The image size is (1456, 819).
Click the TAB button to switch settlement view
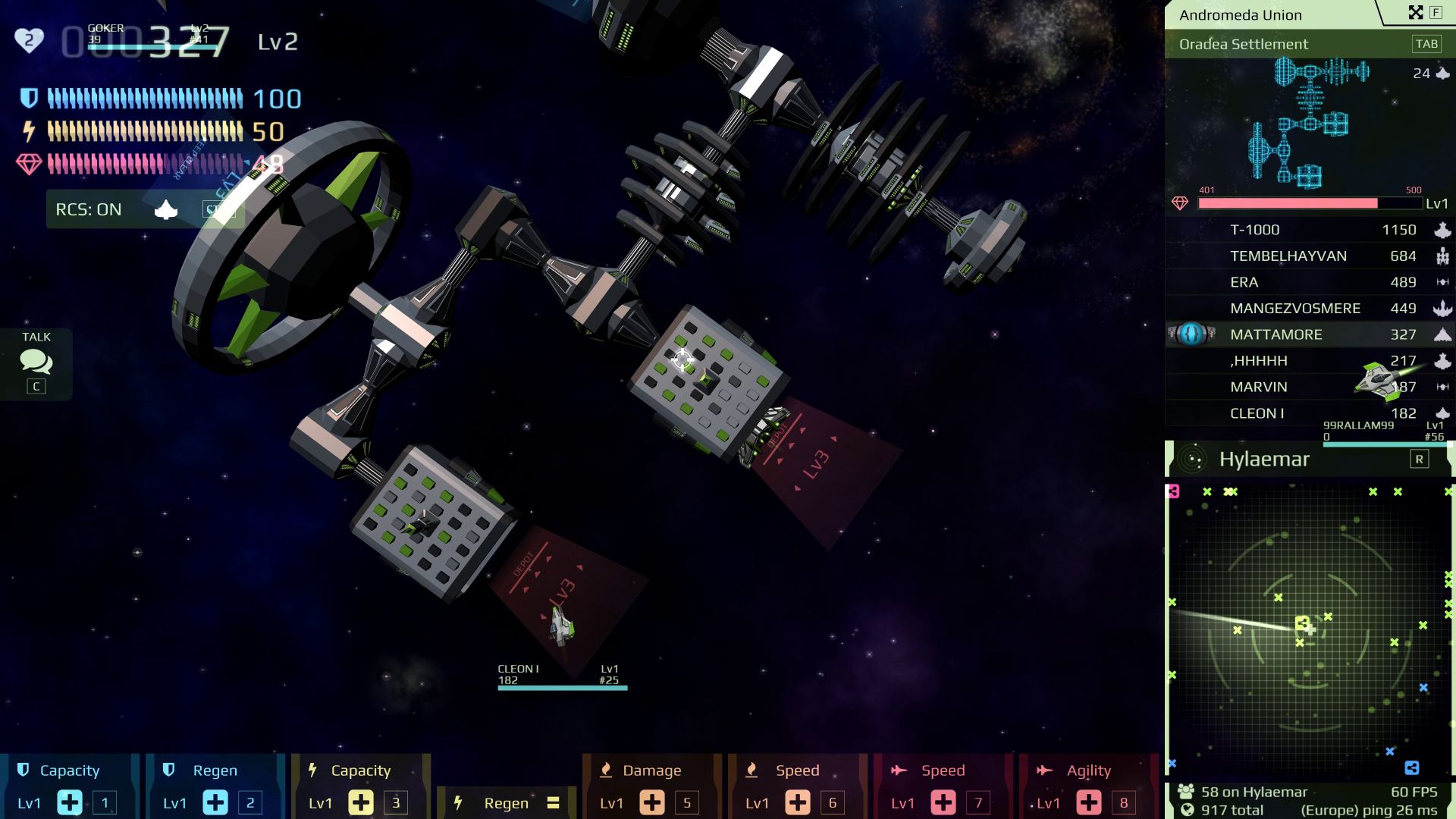[1426, 44]
